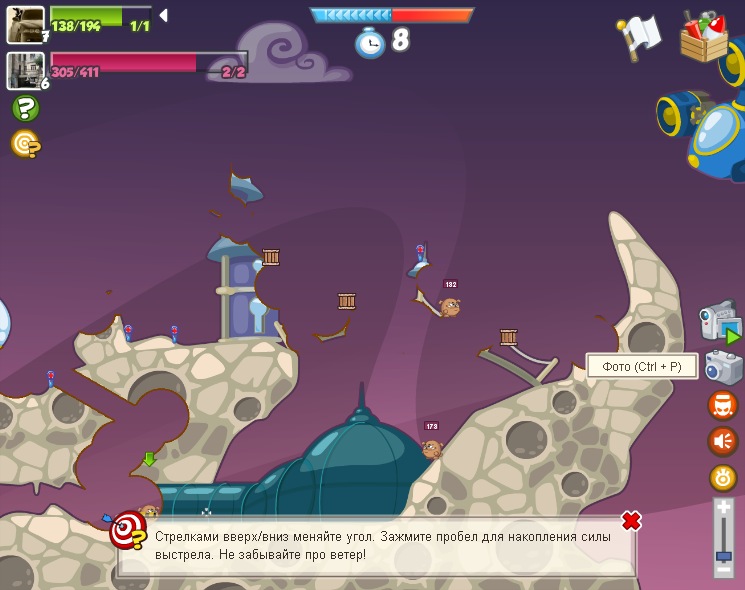This screenshot has width=745, height=590.
Task: Click the blue zoom slider handle
Action: [x=723, y=555]
